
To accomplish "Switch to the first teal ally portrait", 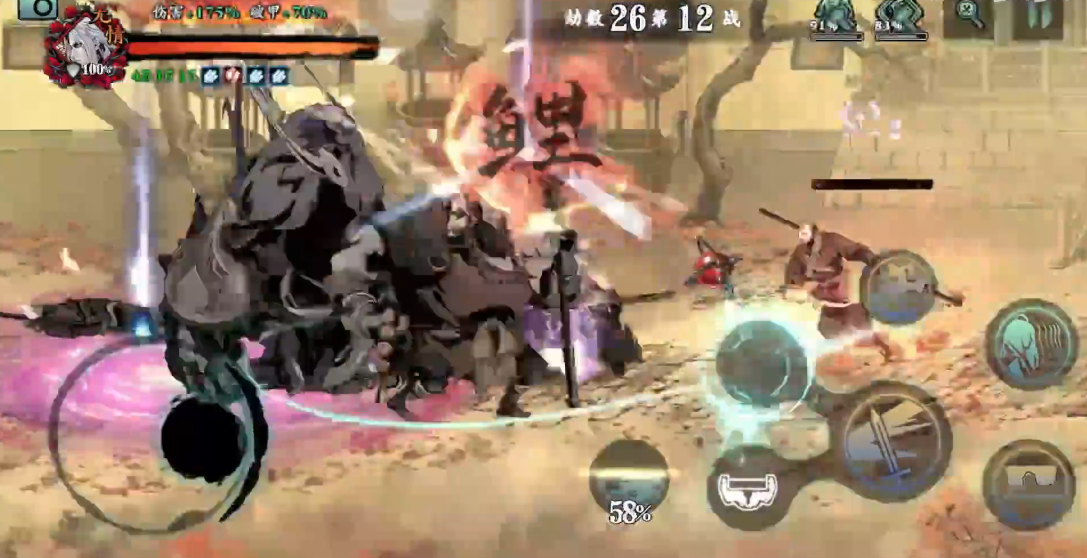I will (x=835, y=19).
